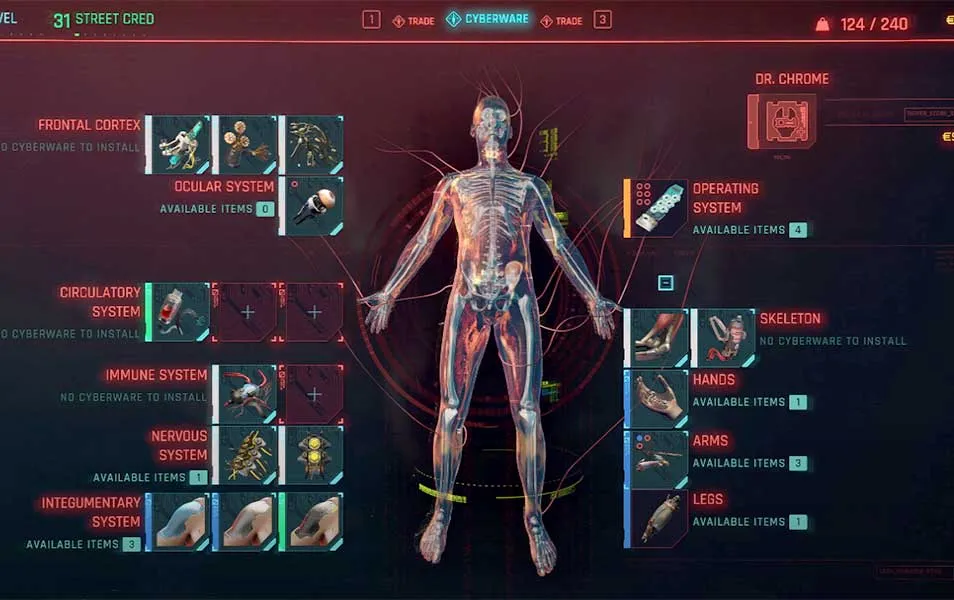This screenshot has height=600, width=954.
Task: Switch to the Cyberware tab
Action: pyautogui.click(x=488, y=19)
